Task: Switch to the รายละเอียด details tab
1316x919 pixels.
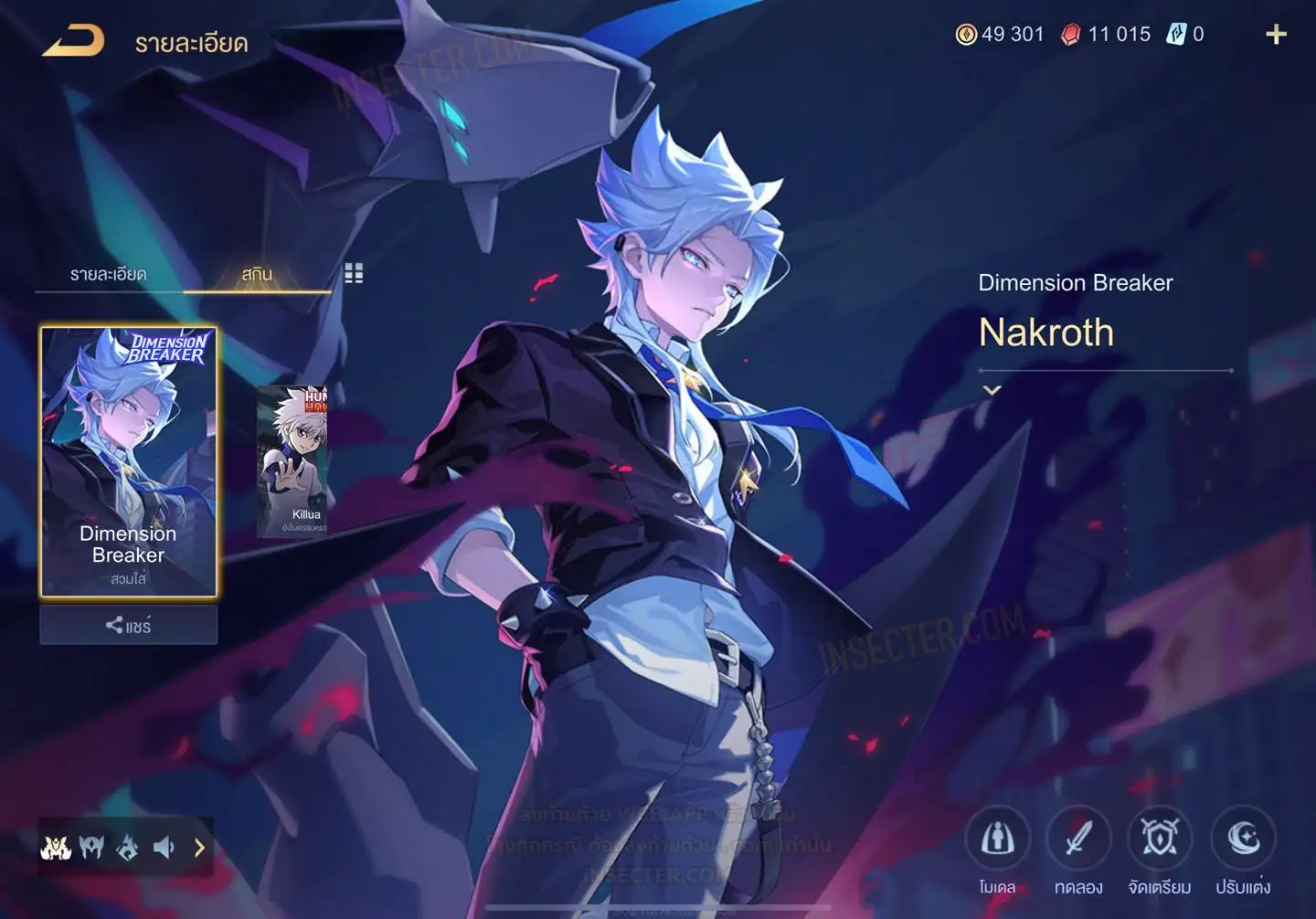Action: click(x=108, y=274)
